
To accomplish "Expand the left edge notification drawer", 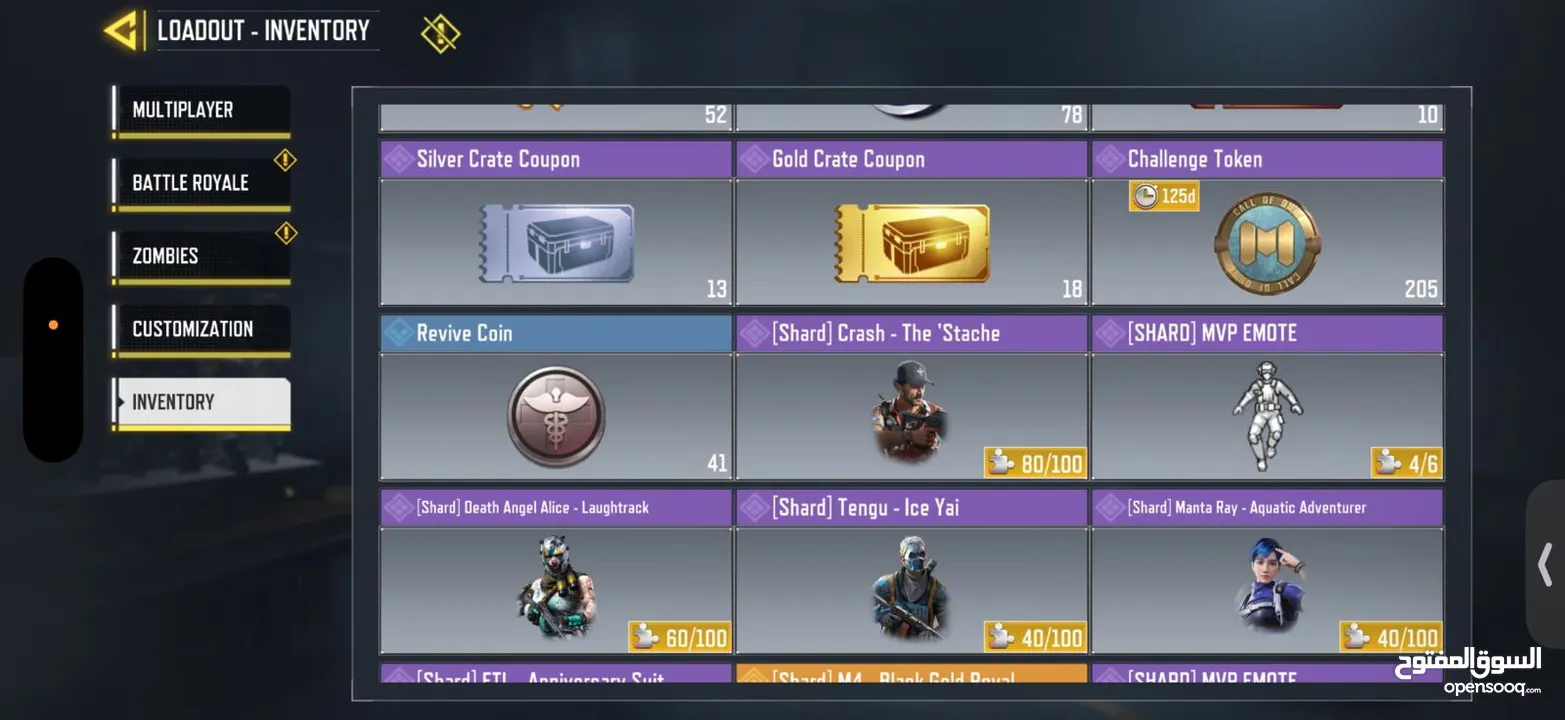I will [x=53, y=355].
